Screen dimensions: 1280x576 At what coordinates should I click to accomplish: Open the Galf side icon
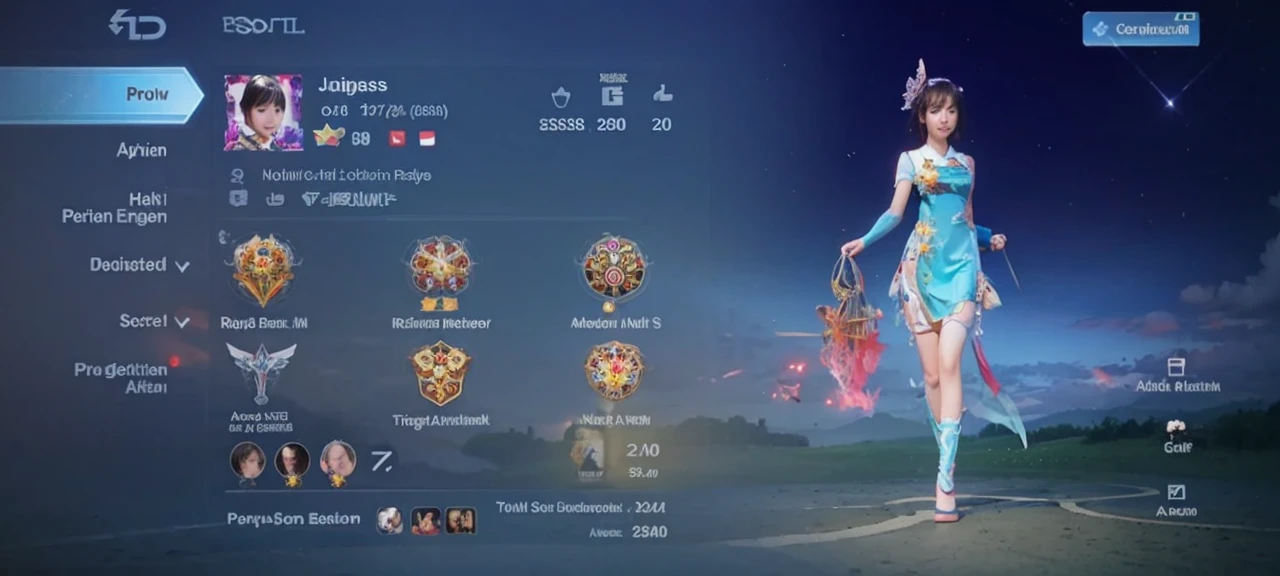tap(1176, 429)
